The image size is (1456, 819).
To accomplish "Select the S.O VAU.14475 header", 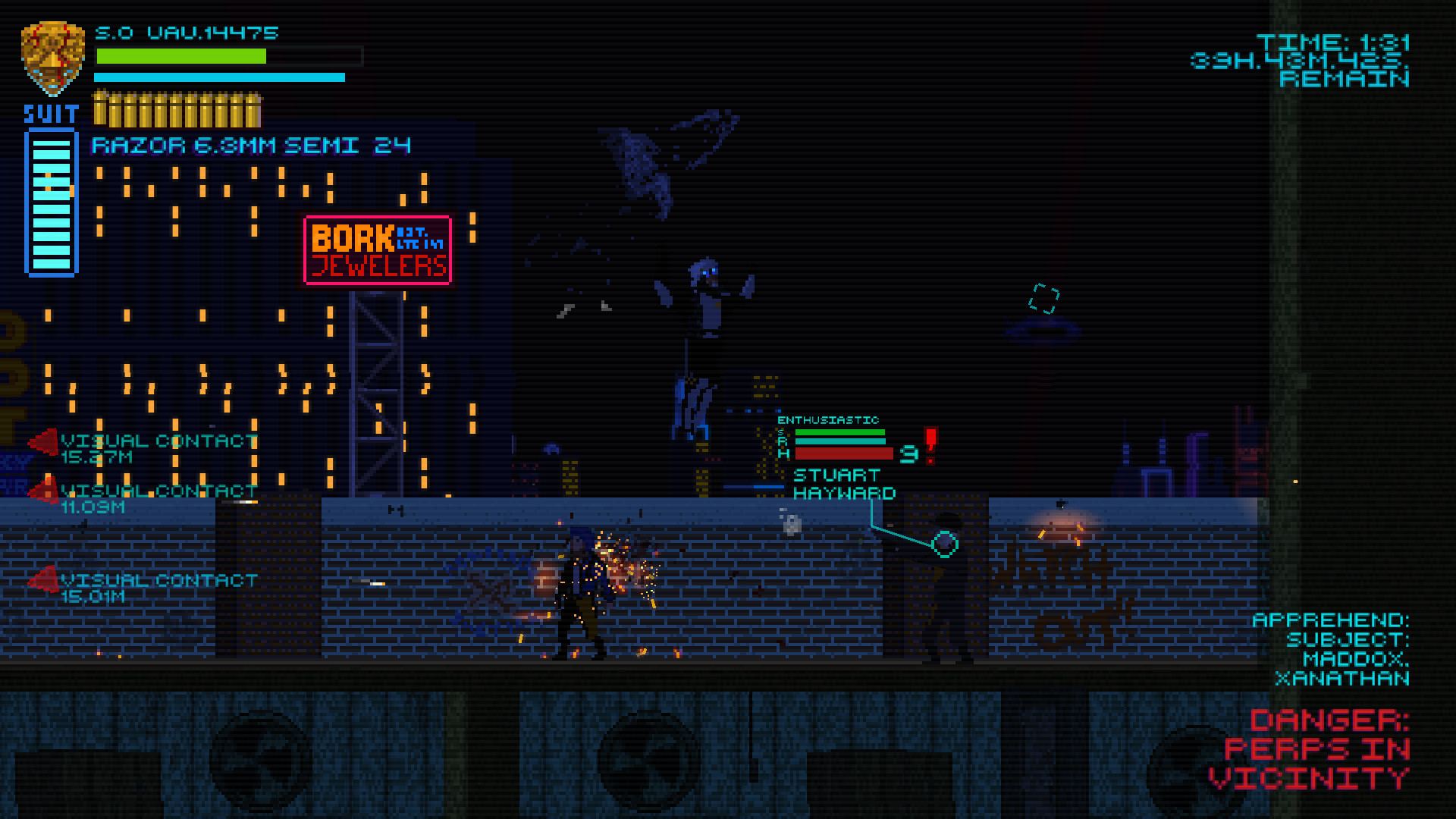I will 187,33.
